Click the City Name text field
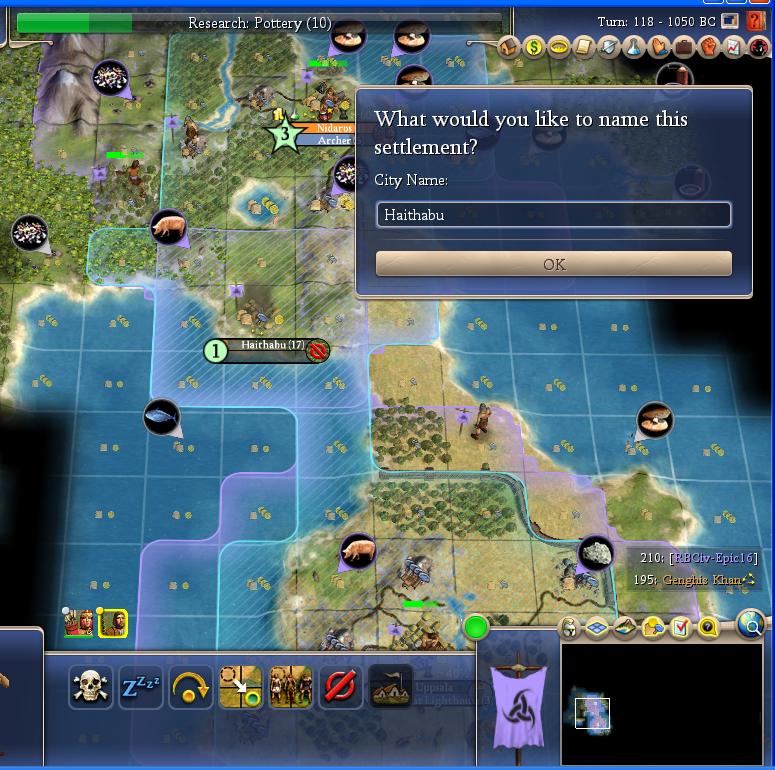Image resolution: width=775 pixels, height=770 pixels. (553, 215)
